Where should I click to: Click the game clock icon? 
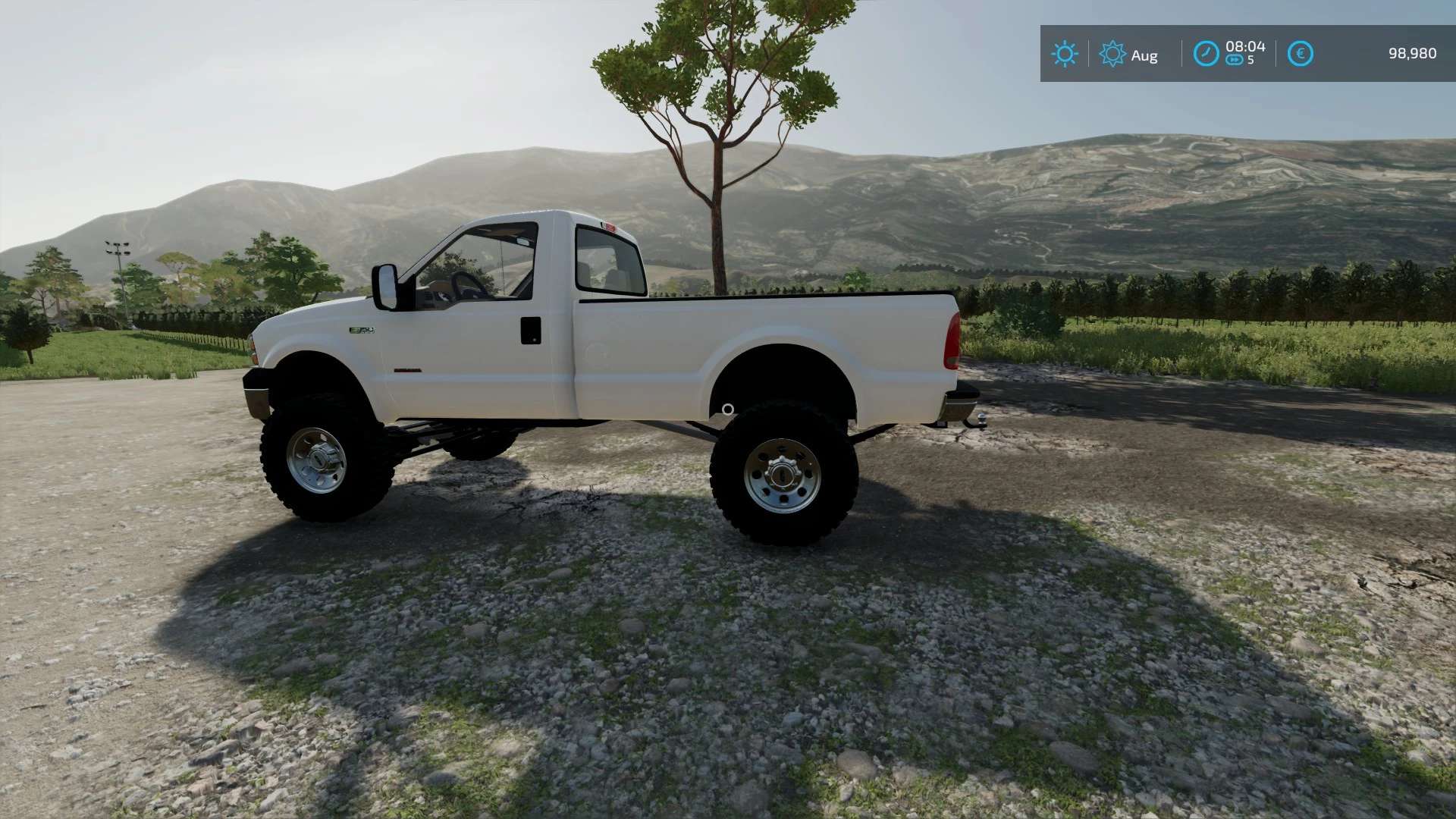1206,54
